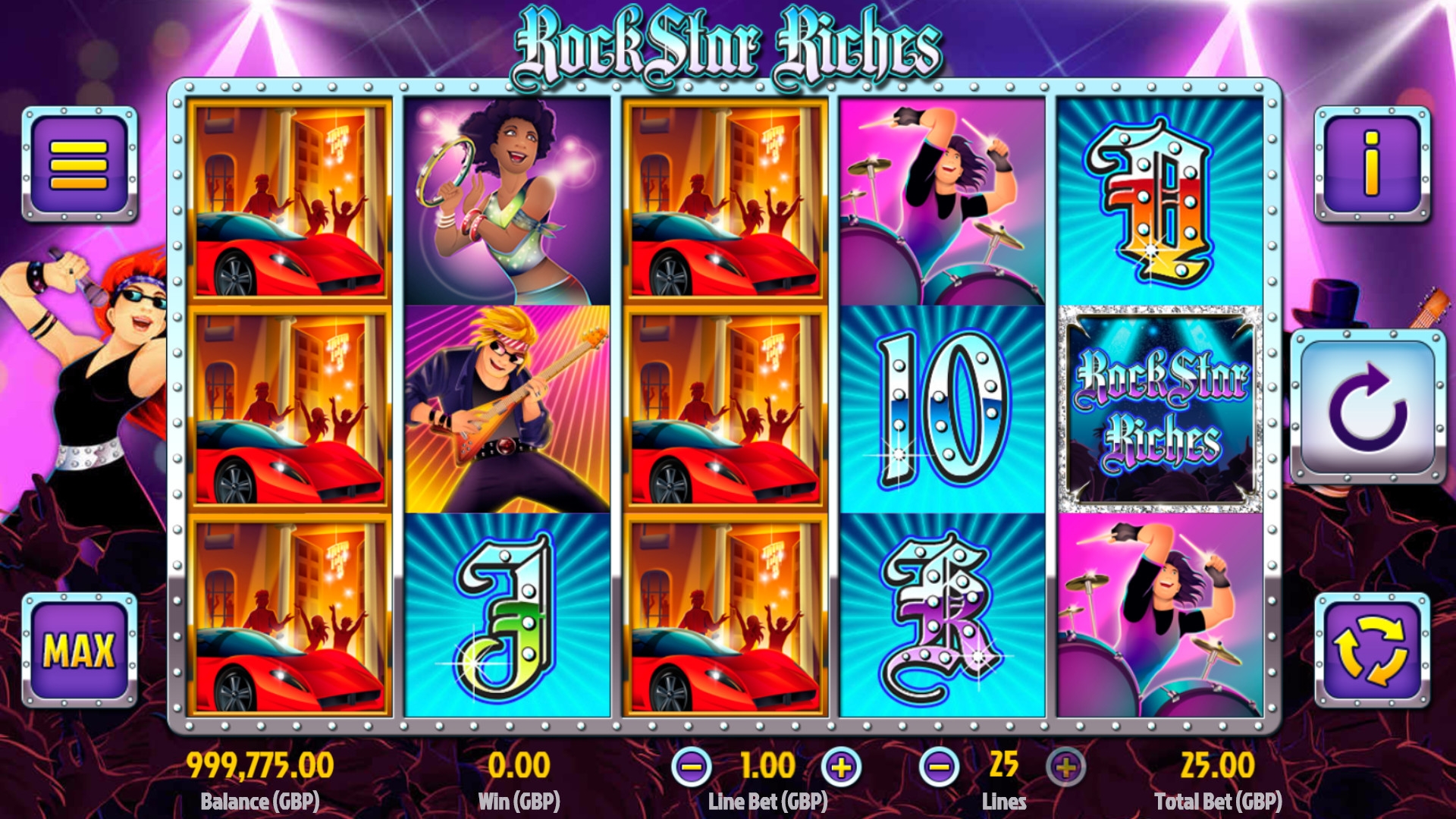Set the MAX bet
This screenshot has height=819, width=1456.
pos(79,650)
